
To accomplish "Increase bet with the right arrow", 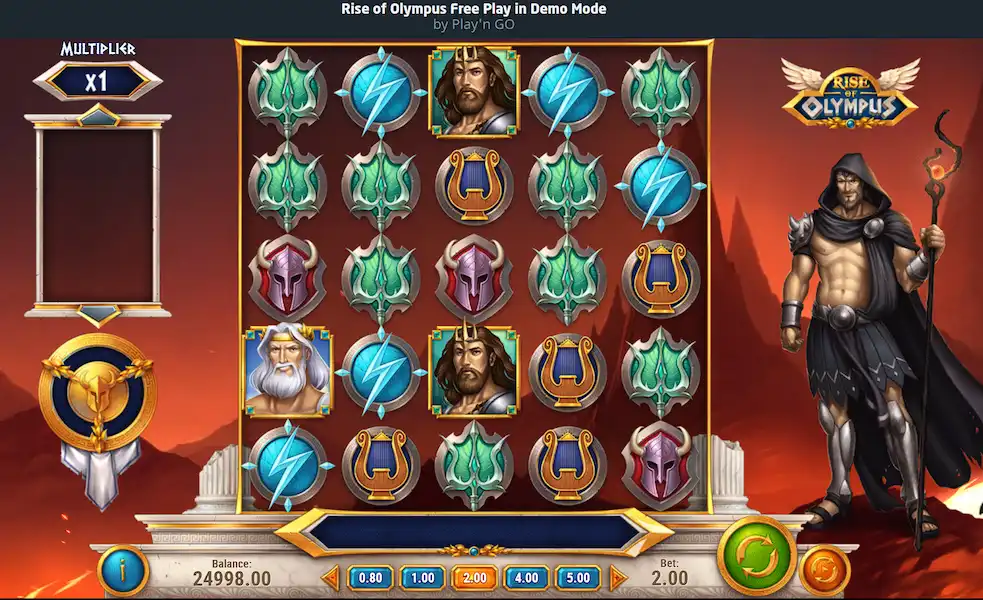I will click(x=617, y=577).
